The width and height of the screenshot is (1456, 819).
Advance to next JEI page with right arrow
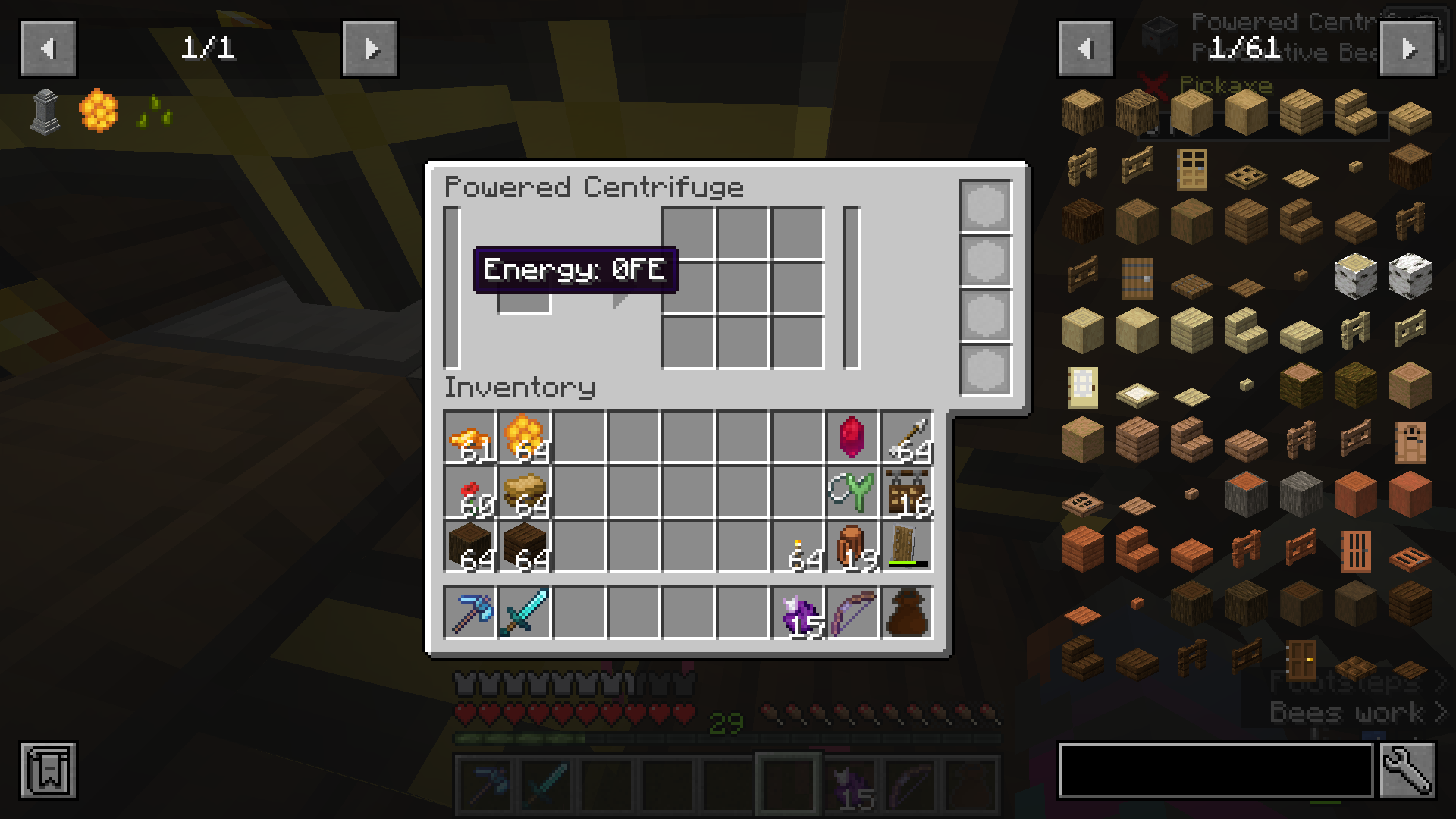pos(1409,47)
